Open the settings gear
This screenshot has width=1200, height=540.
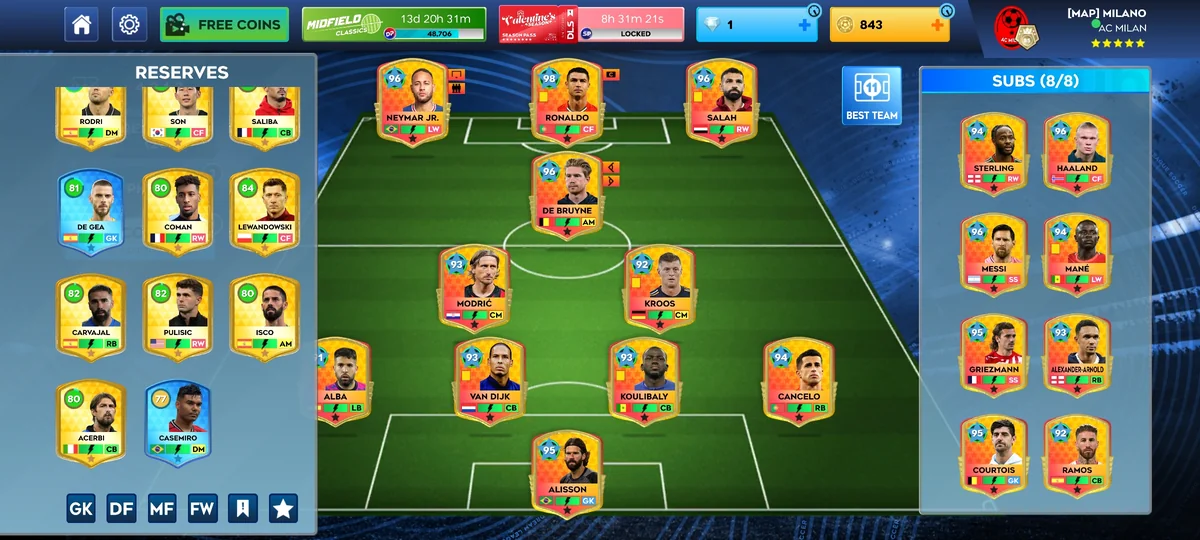click(x=129, y=24)
